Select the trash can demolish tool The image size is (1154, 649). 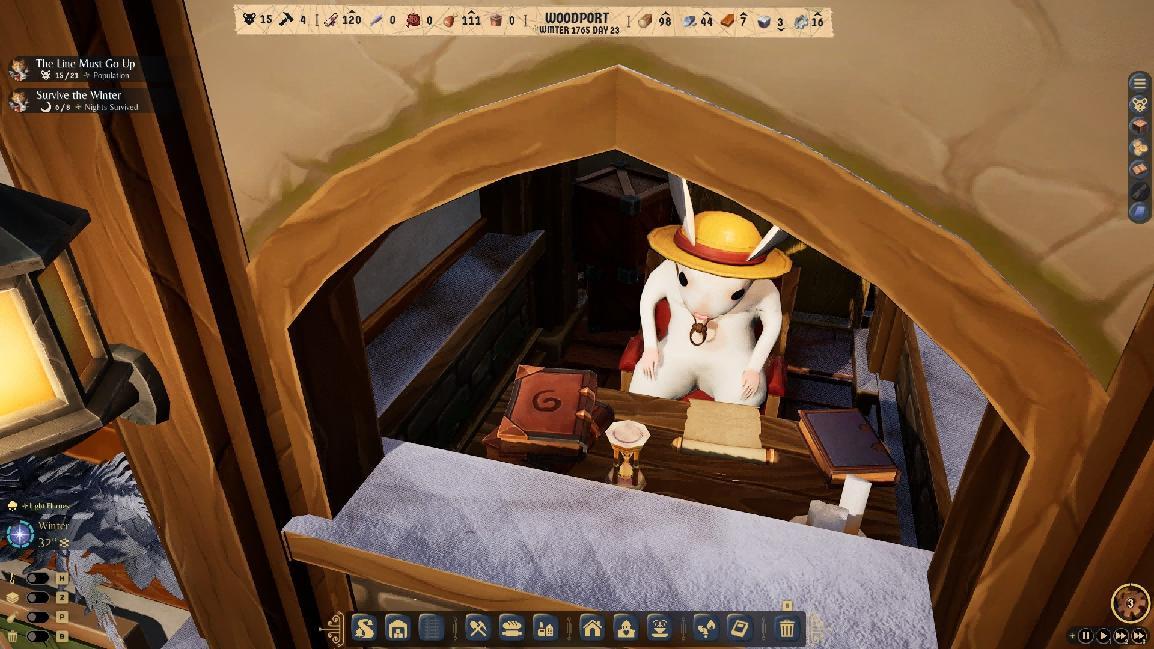click(x=787, y=628)
